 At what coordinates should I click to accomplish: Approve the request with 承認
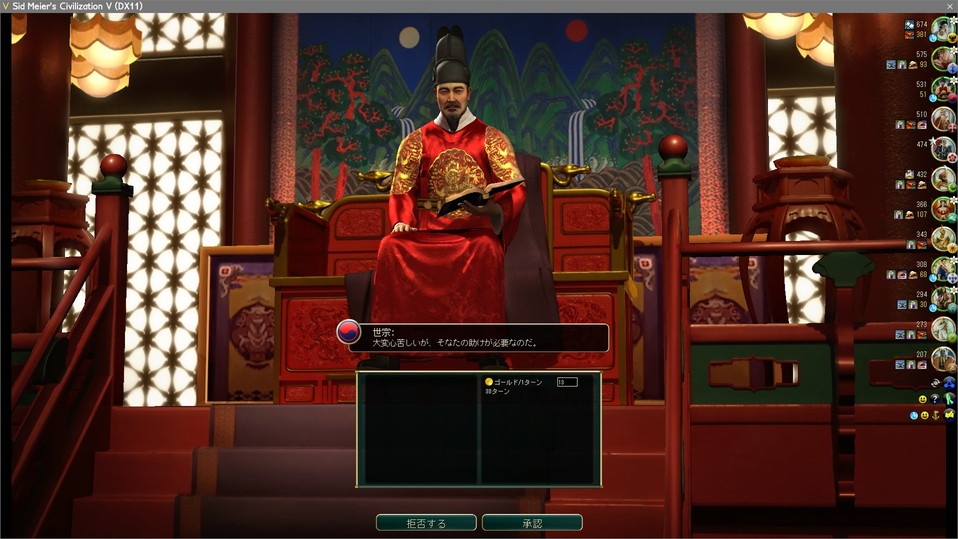pyautogui.click(x=532, y=523)
